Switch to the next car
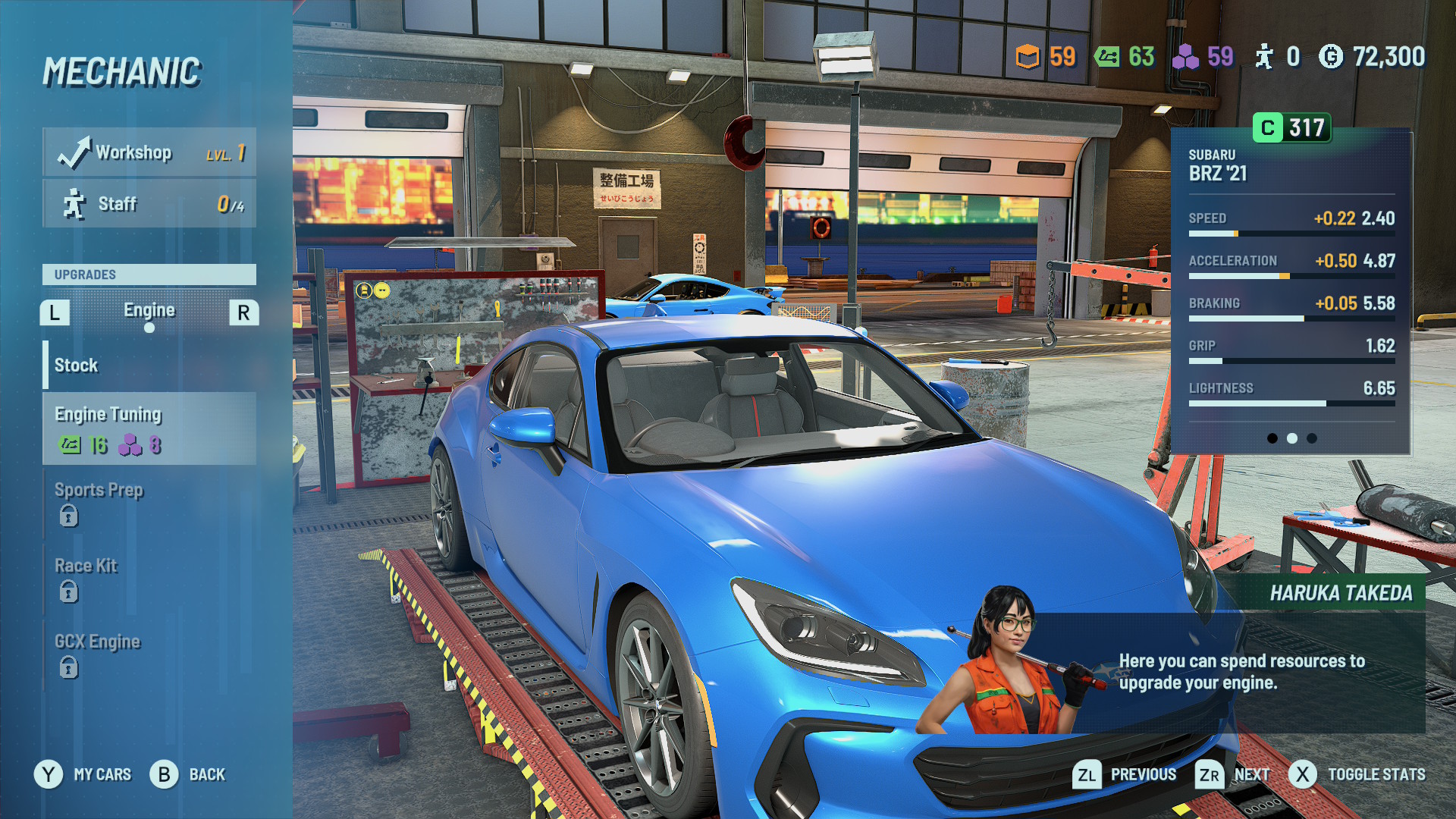The height and width of the screenshot is (819, 1456). coord(1232,774)
